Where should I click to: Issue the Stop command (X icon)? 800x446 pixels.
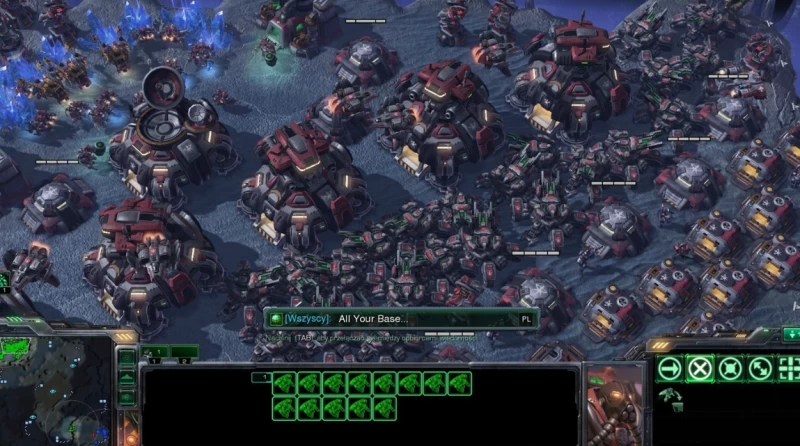coord(699,368)
